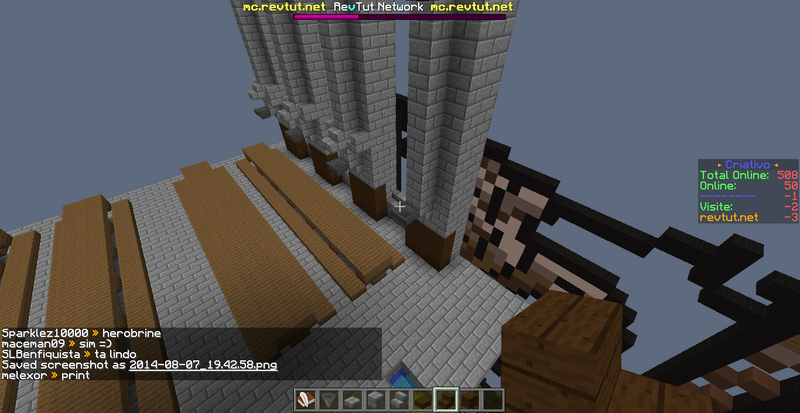800x413 pixels.
Task: Select the dark wood planks block slot
Action: pos(468,400)
